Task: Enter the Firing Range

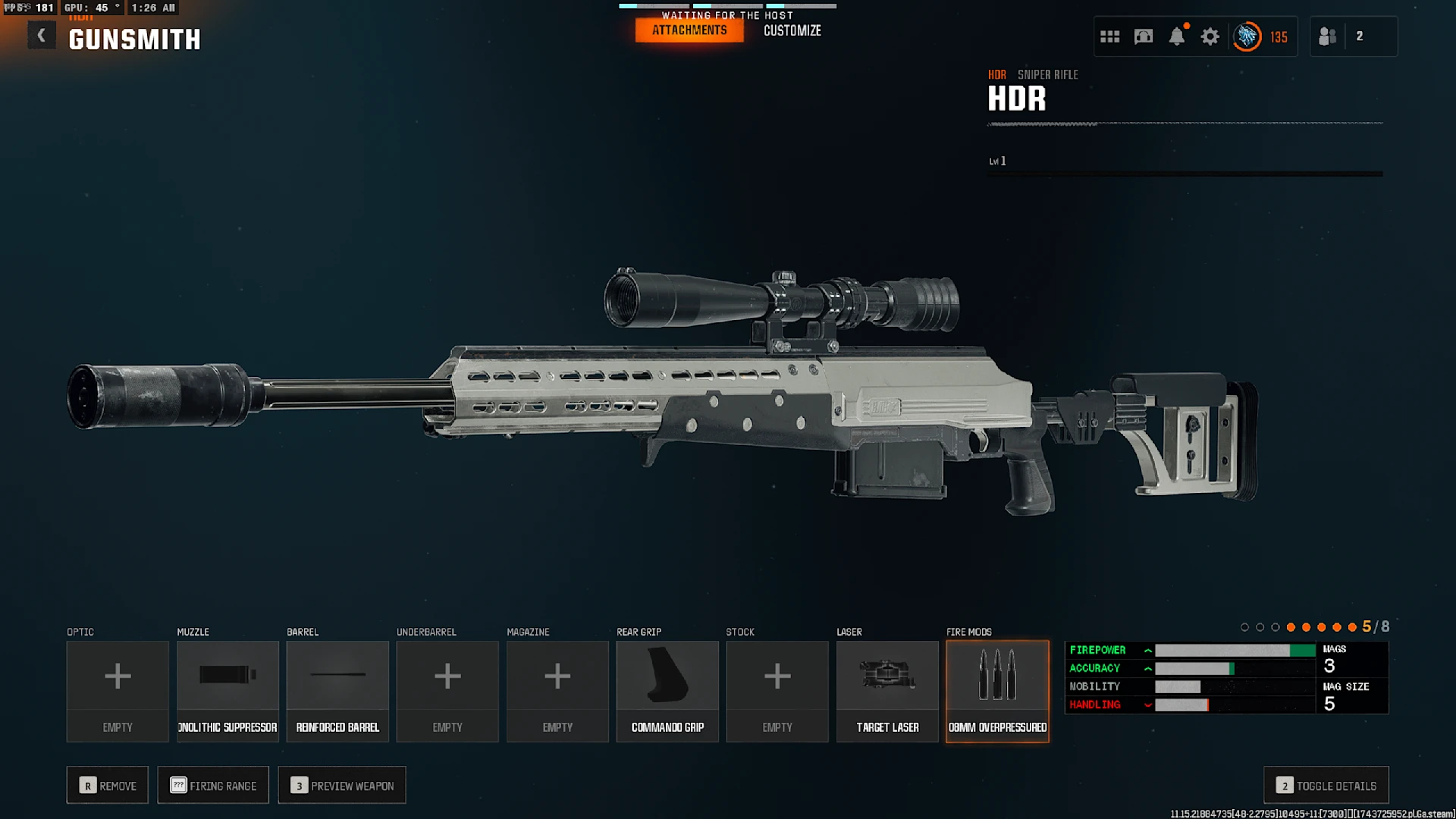Action: (x=213, y=786)
